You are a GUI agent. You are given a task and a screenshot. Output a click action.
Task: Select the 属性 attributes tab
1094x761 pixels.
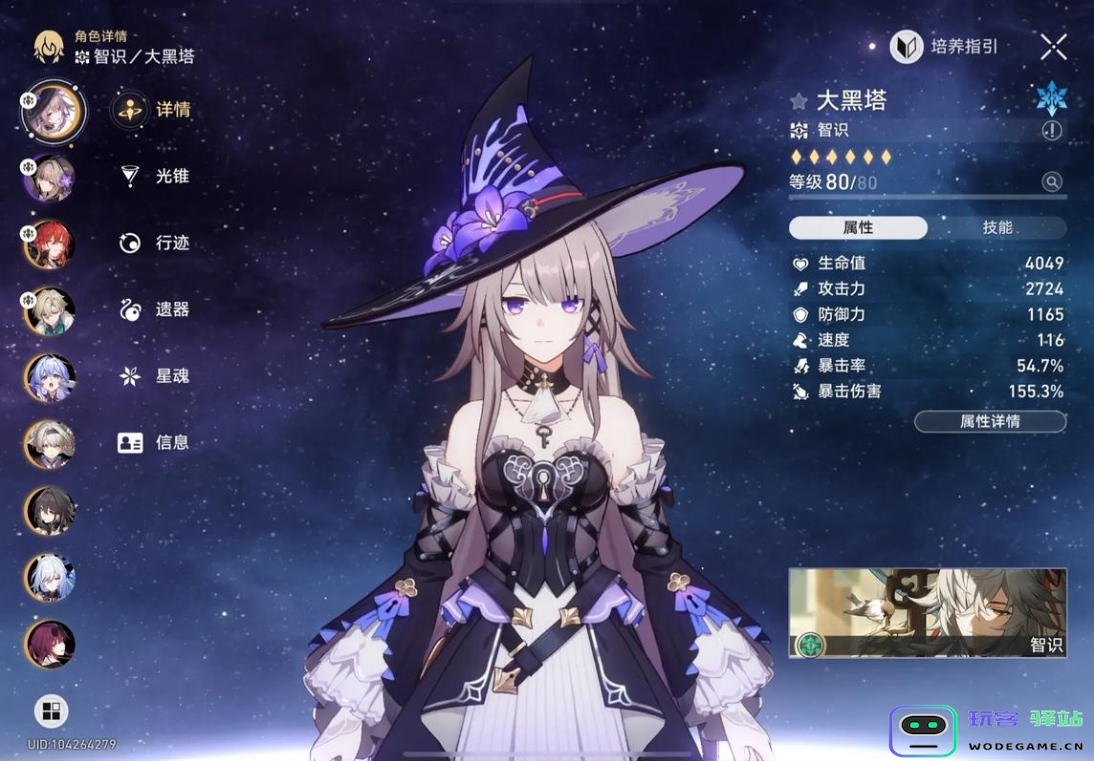(858, 228)
